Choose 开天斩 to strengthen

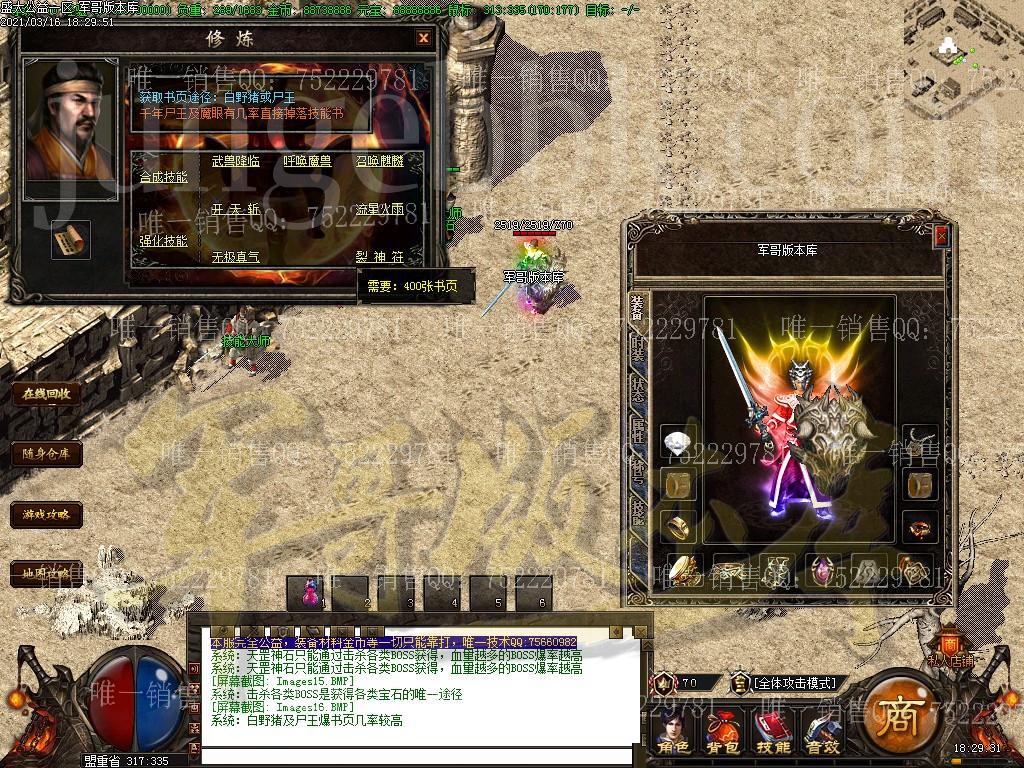point(235,210)
